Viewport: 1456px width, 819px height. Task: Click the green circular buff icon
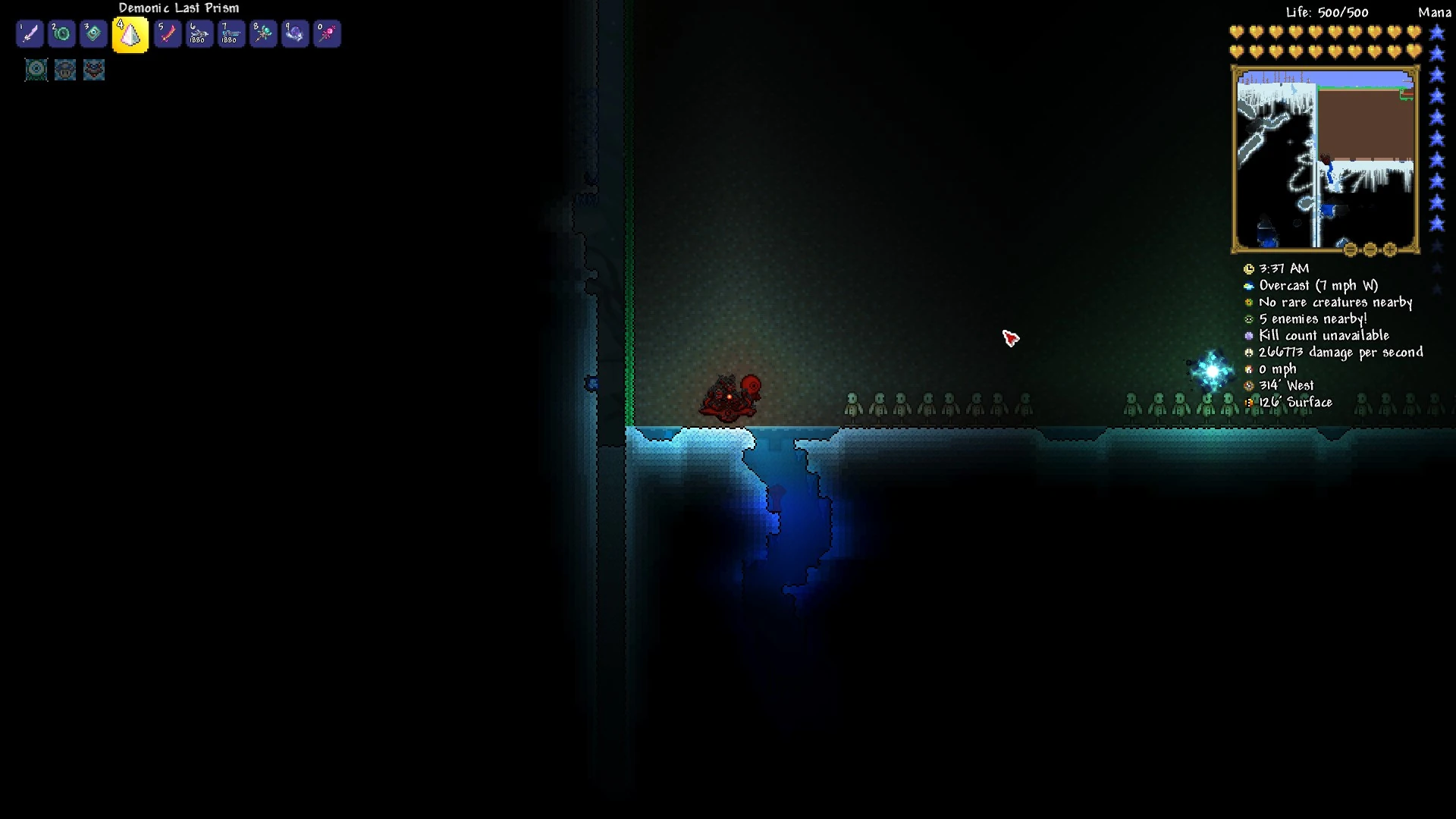pyautogui.click(x=36, y=70)
